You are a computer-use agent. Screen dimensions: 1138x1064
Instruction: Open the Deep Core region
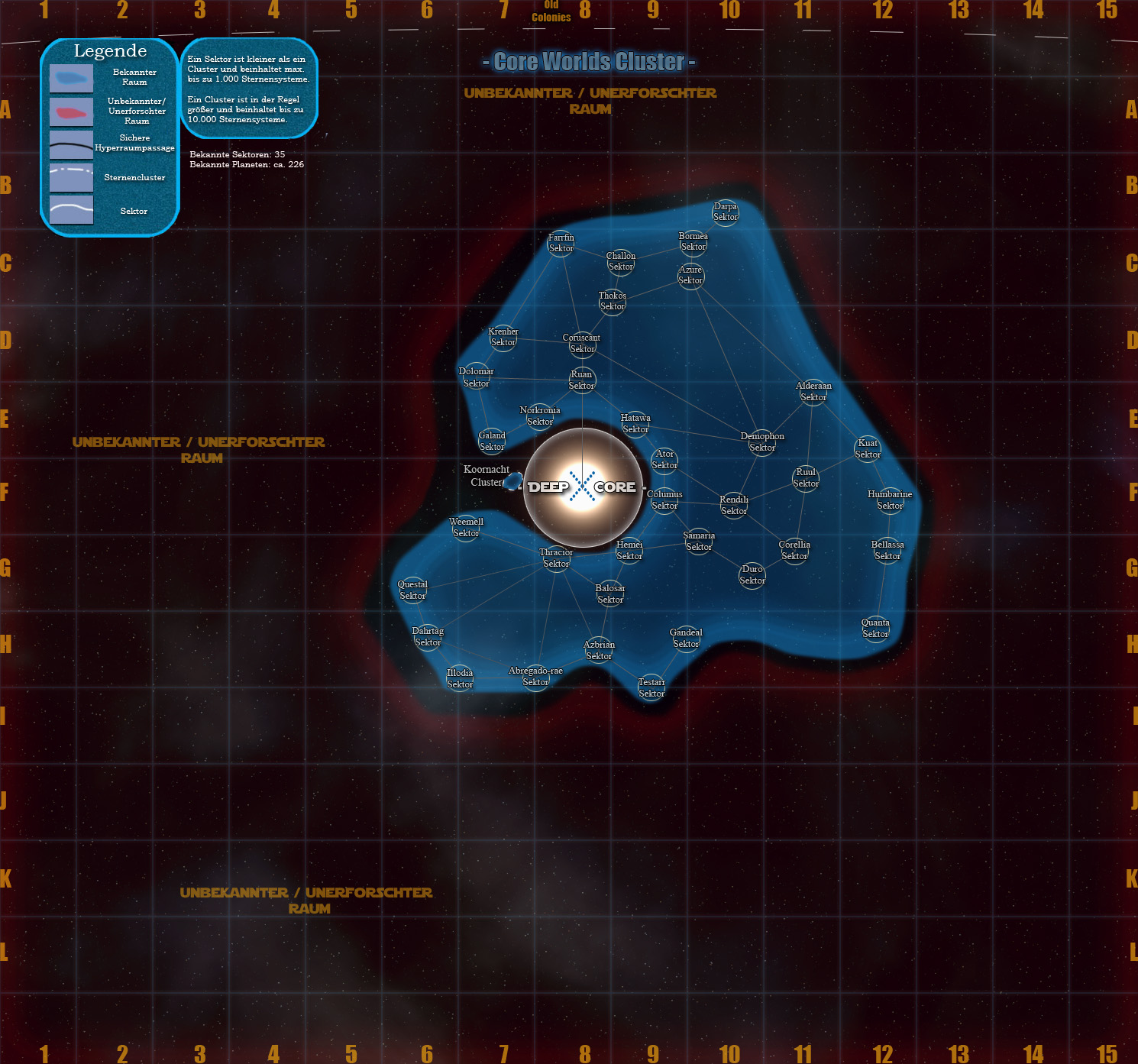click(x=582, y=487)
